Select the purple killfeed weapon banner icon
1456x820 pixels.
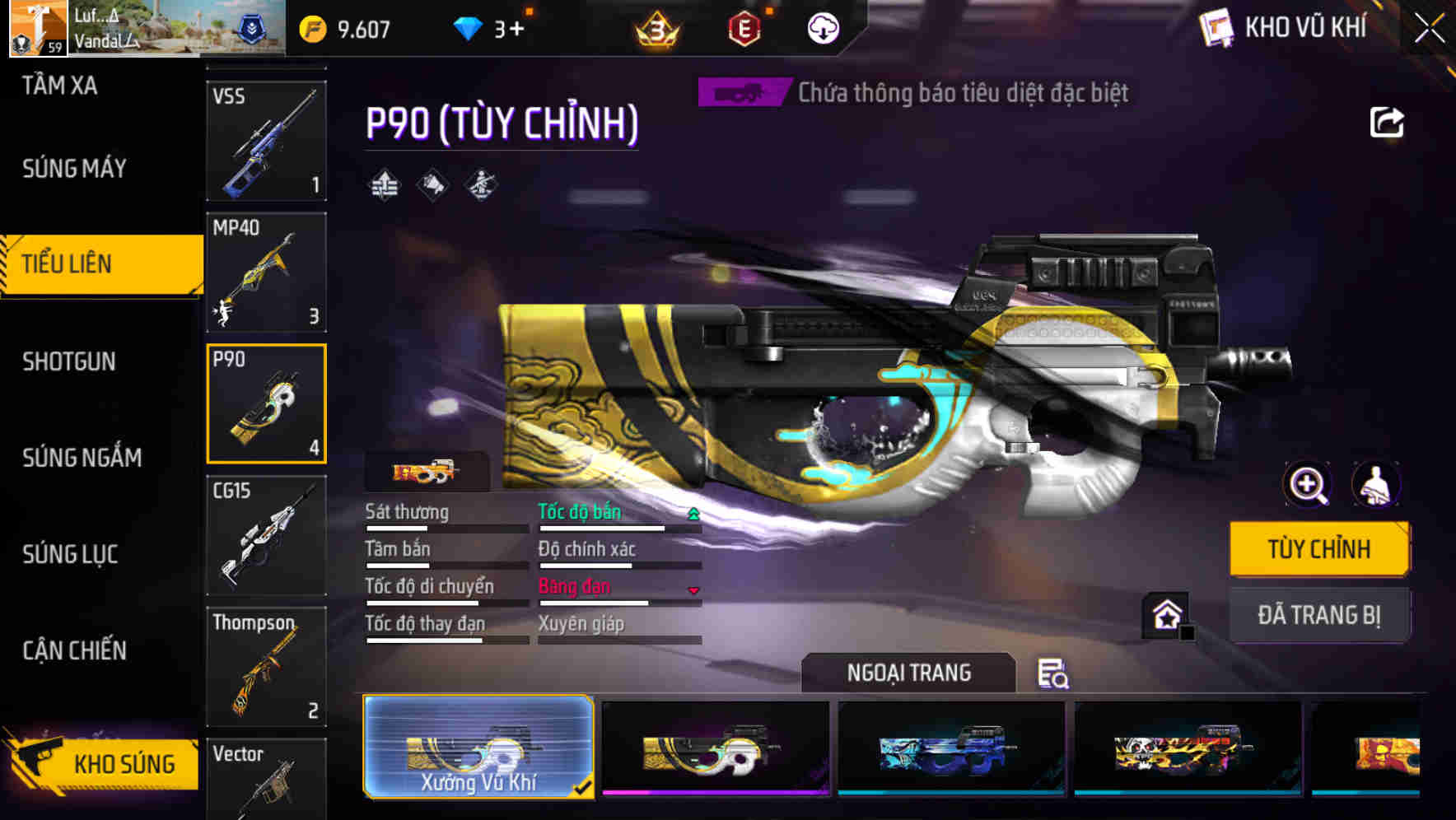(740, 92)
